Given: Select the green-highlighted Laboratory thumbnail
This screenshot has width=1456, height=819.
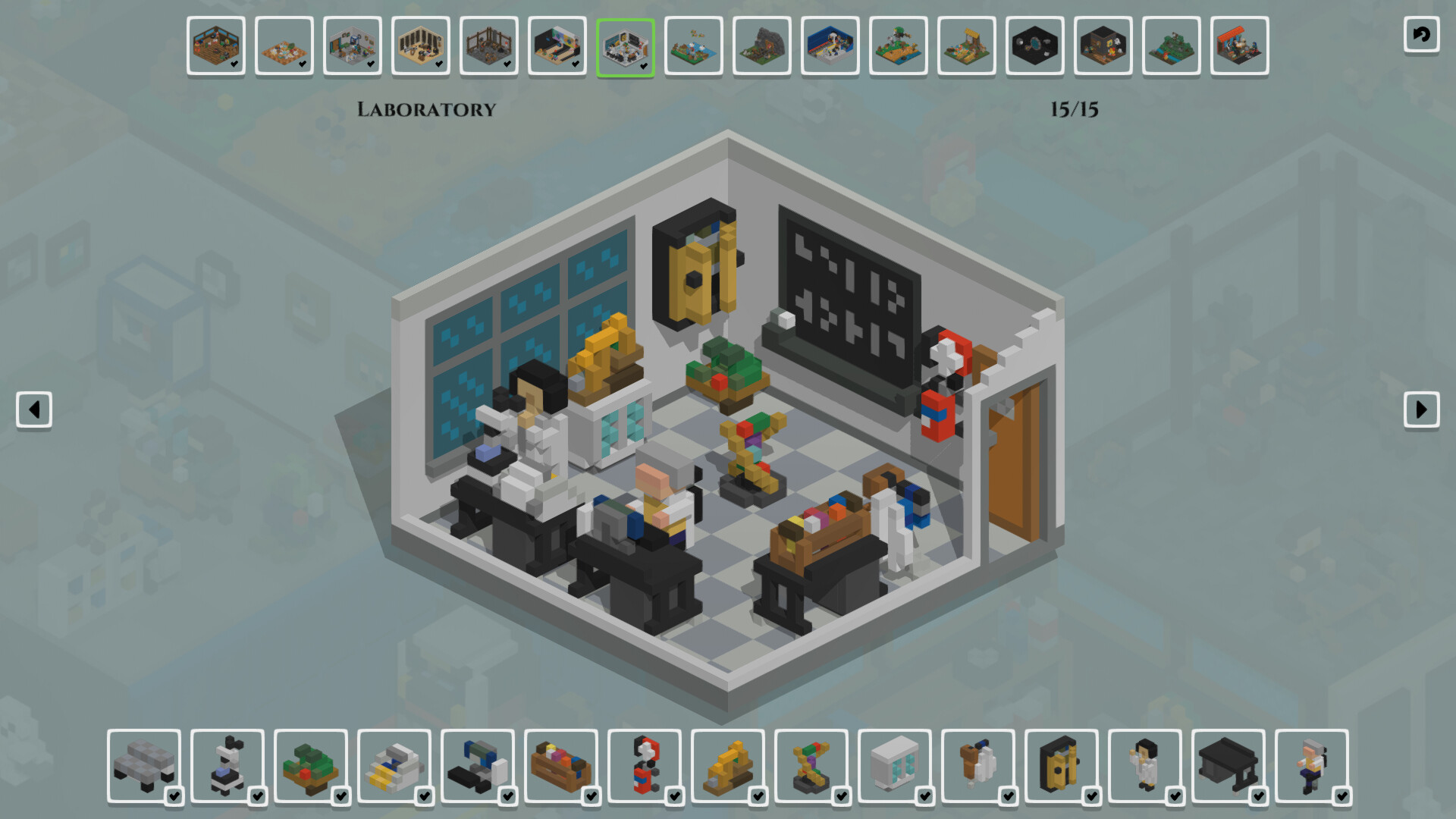Looking at the screenshot, I should (626, 46).
